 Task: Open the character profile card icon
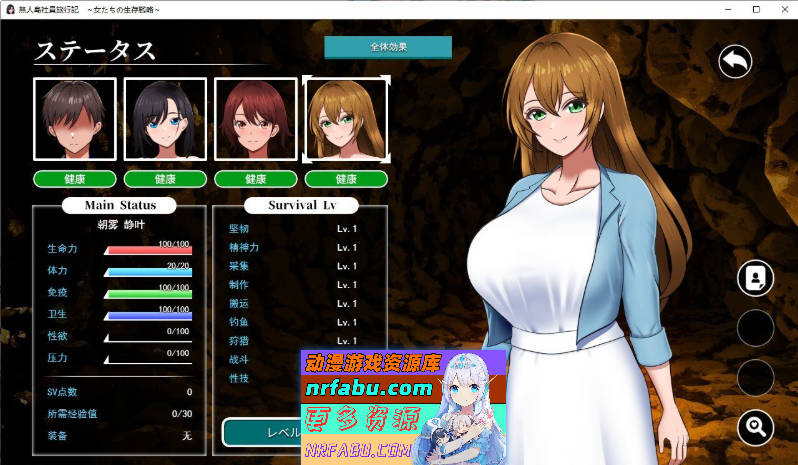[755, 278]
